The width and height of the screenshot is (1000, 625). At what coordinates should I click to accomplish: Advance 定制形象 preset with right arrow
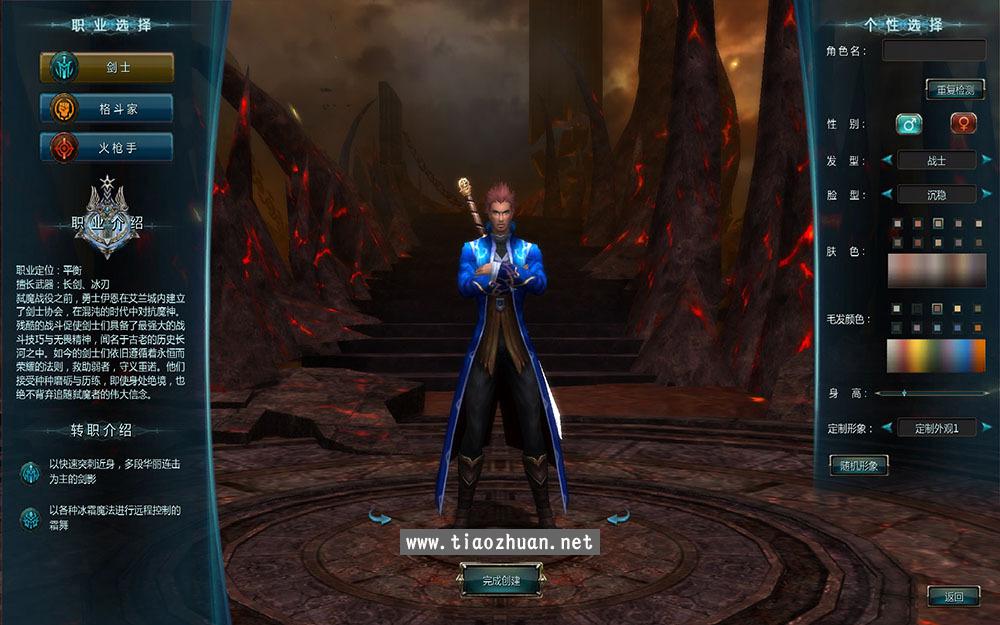tap(987, 428)
